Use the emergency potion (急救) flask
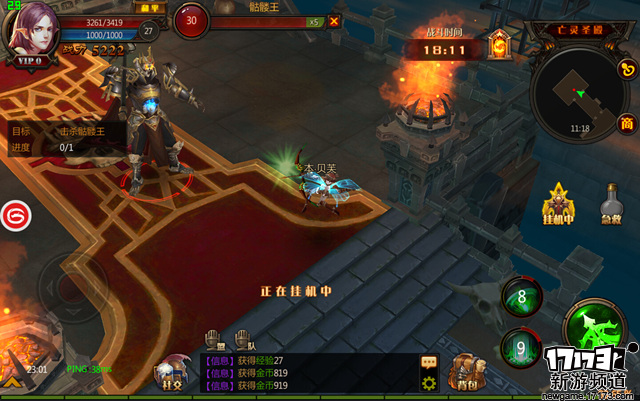Image resolution: width=640 pixels, height=401 pixels. tap(610, 204)
